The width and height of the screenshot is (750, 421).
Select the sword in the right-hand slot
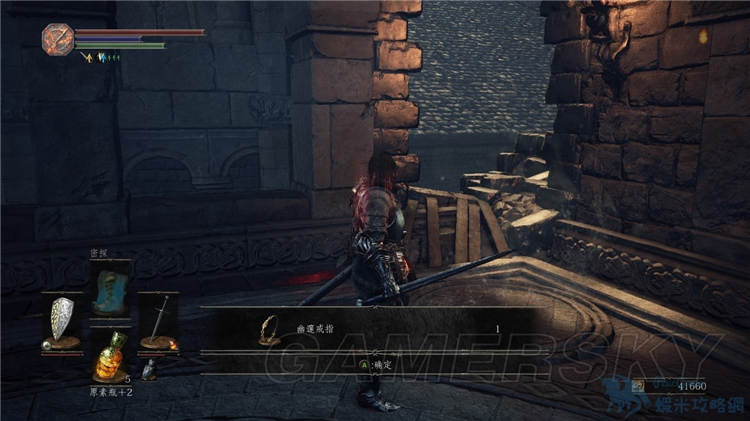(157, 320)
